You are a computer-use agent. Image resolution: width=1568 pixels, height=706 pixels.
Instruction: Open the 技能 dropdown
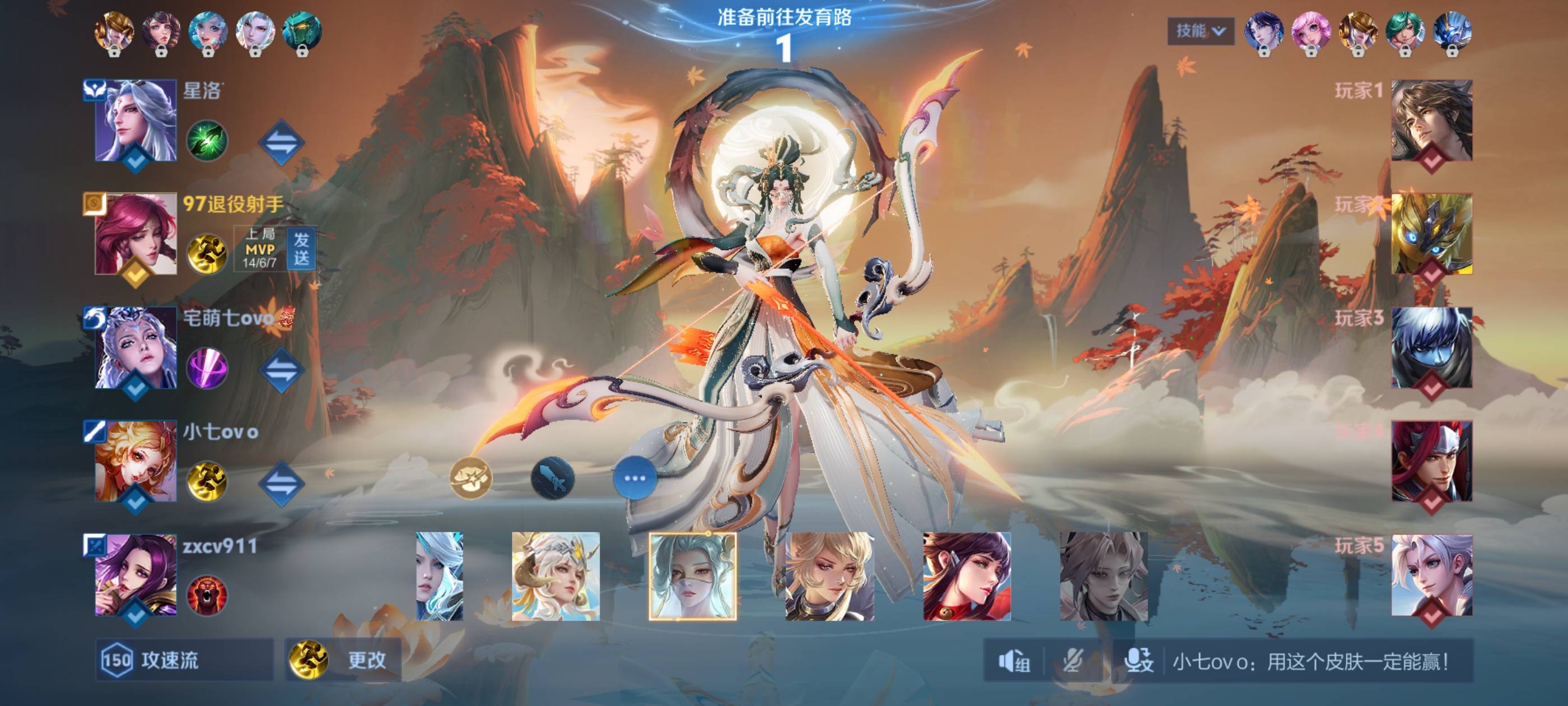click(1200, 31)
